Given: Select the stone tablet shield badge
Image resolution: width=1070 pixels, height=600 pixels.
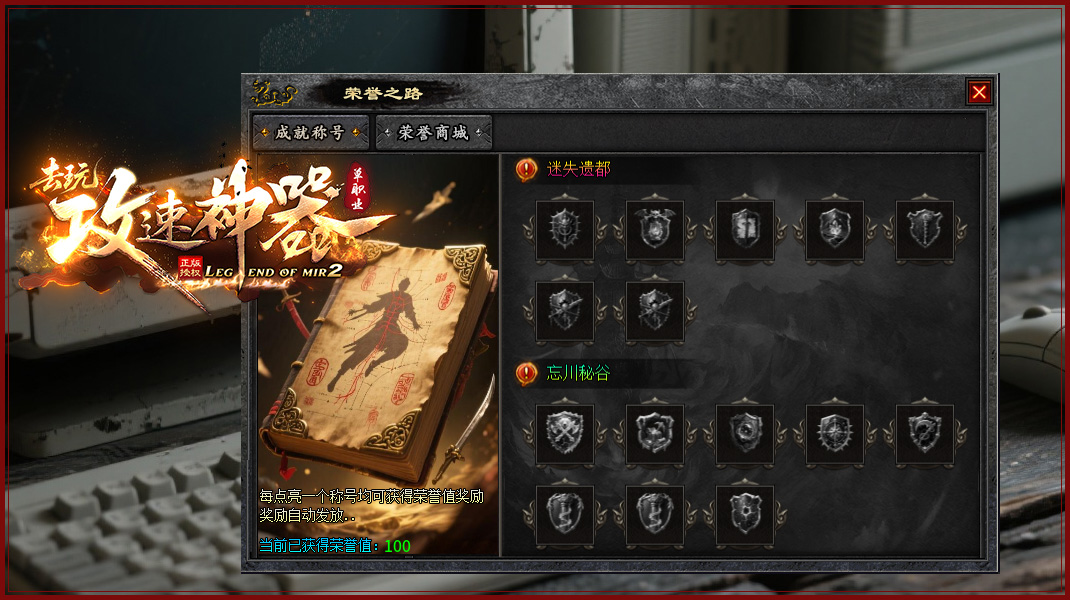Looking at the screenshot, I should click(x=745, y=230).
